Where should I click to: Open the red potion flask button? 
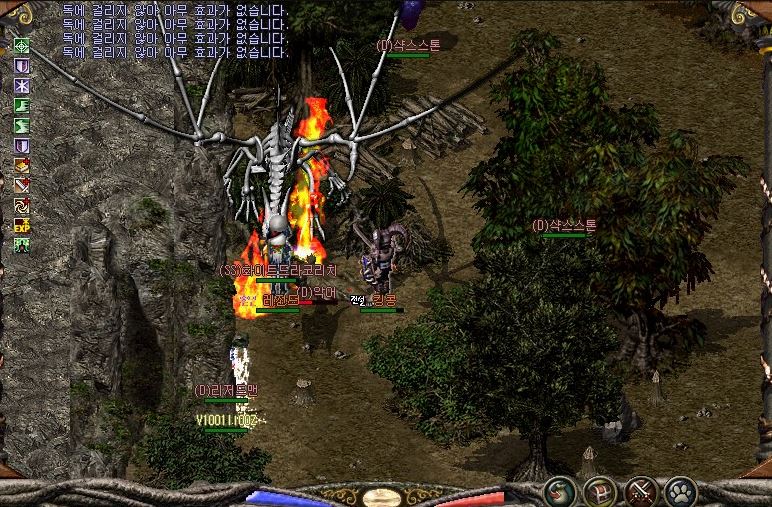558,491
